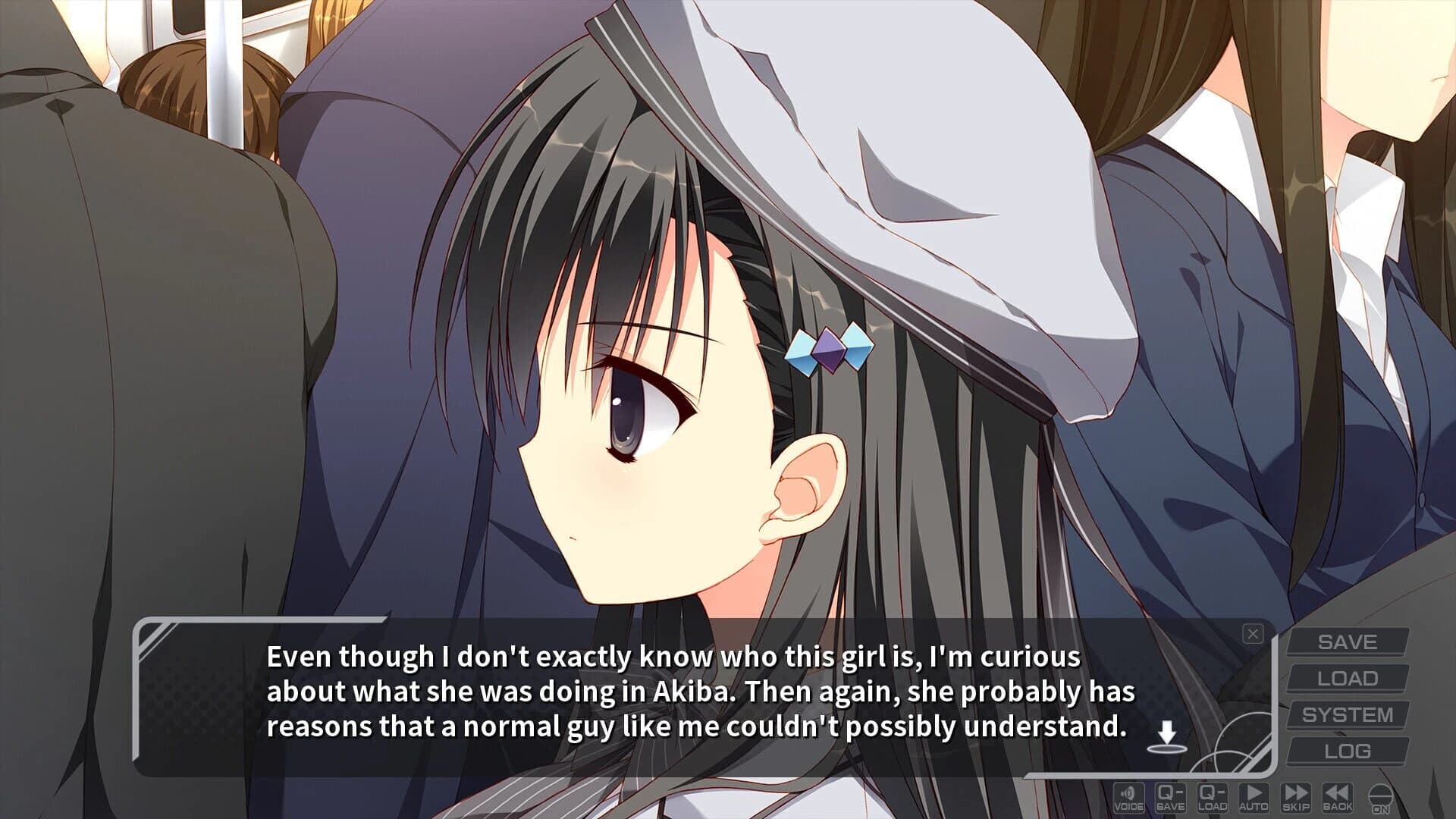The height and width of the screenshot is (819, 1456).
Task: Fast-forward dialogue with the SKIP icon
Action: click(x=1296, y=798)
